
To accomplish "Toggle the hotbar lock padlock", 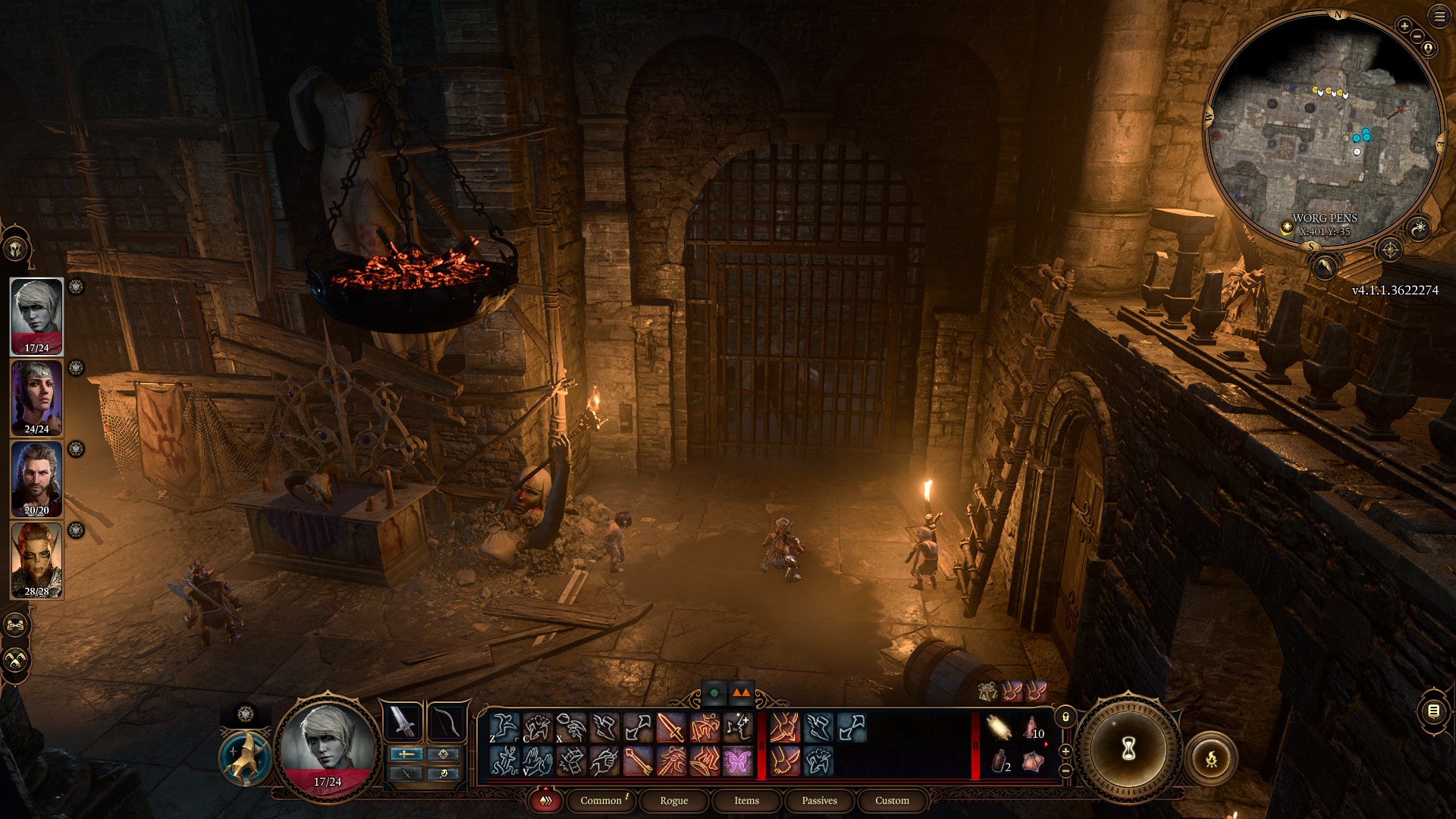I will [1065, 717].
